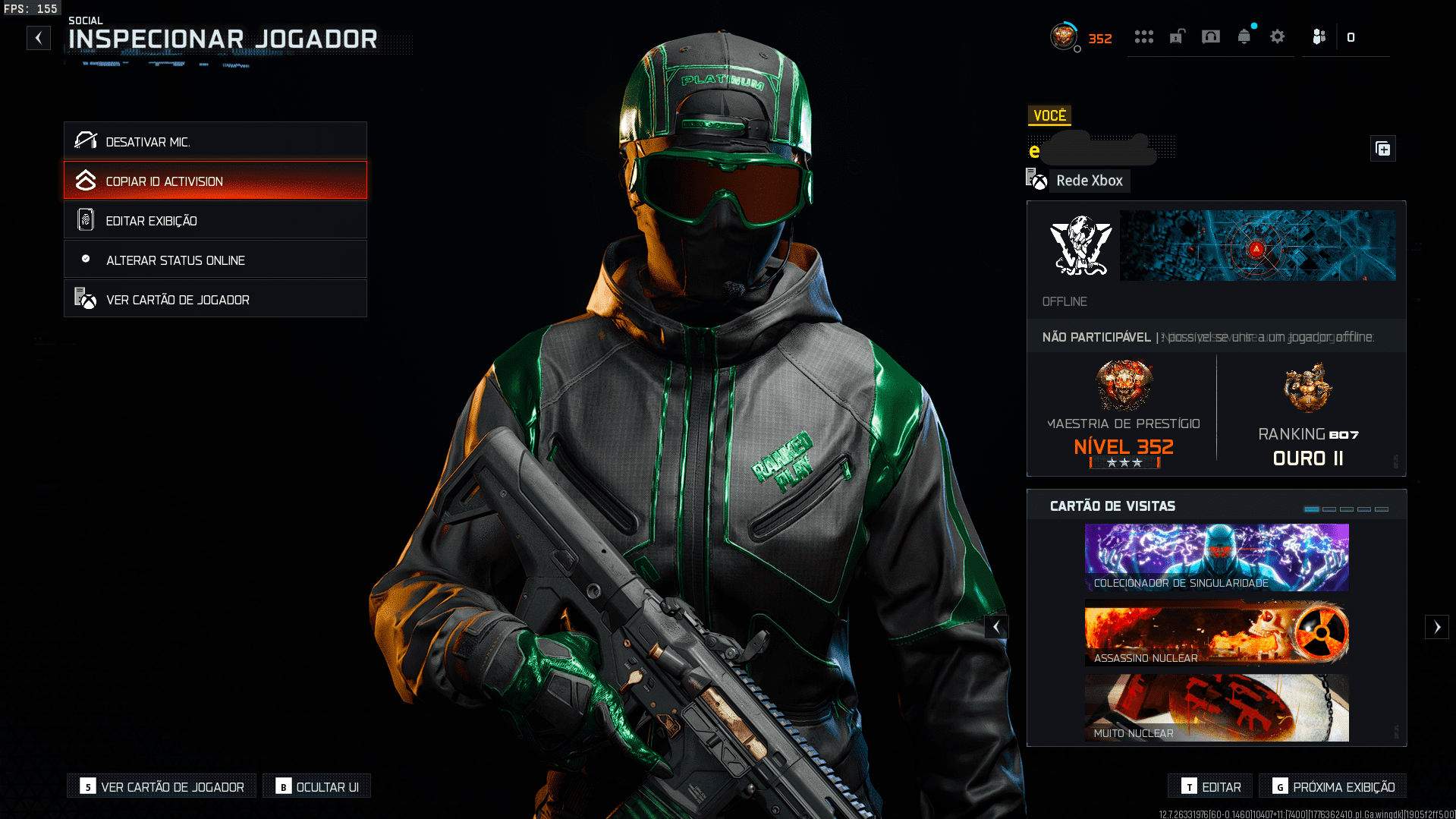Select Desativar Mic. option
Screen dimensions: 1456x819
tap(215, 141)
